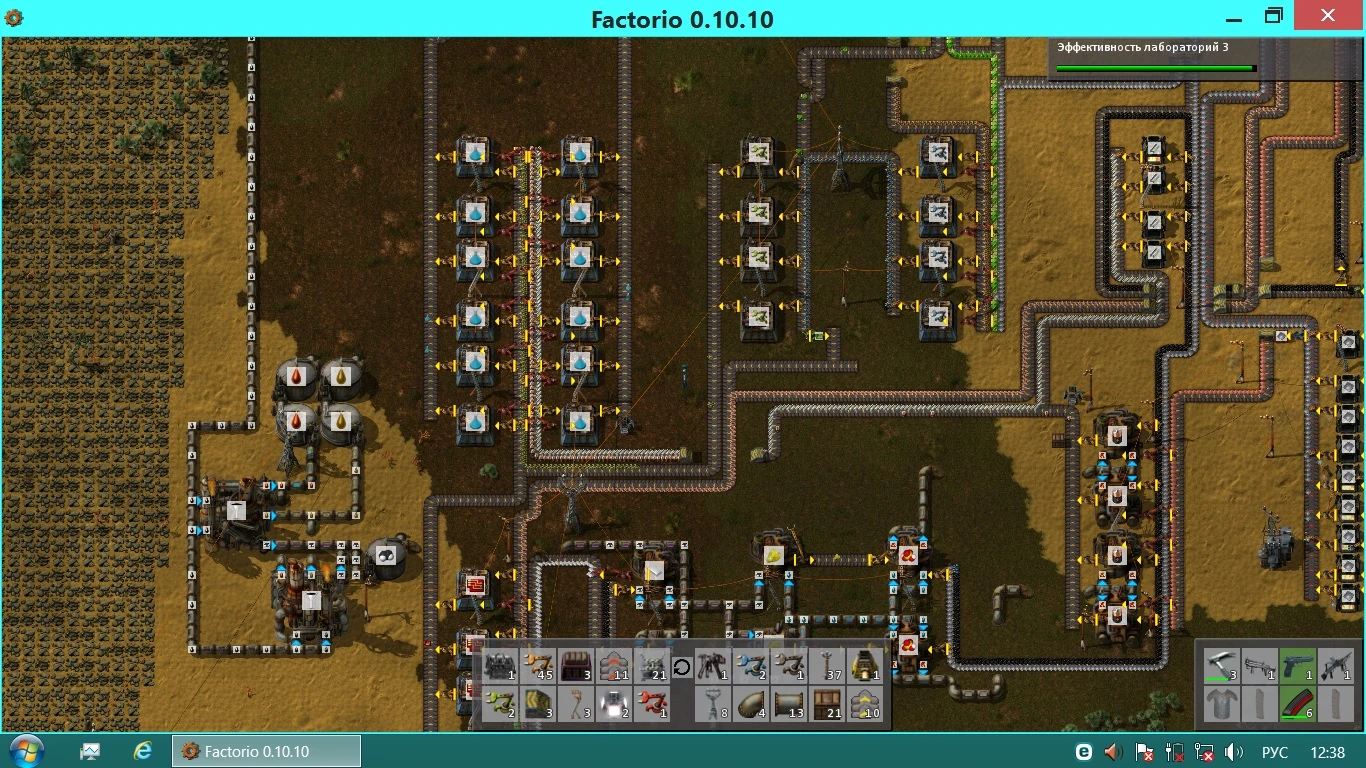Open the РУС language switcher
The height and width of the screenshot is (768, 1366).
point(1277,751)
